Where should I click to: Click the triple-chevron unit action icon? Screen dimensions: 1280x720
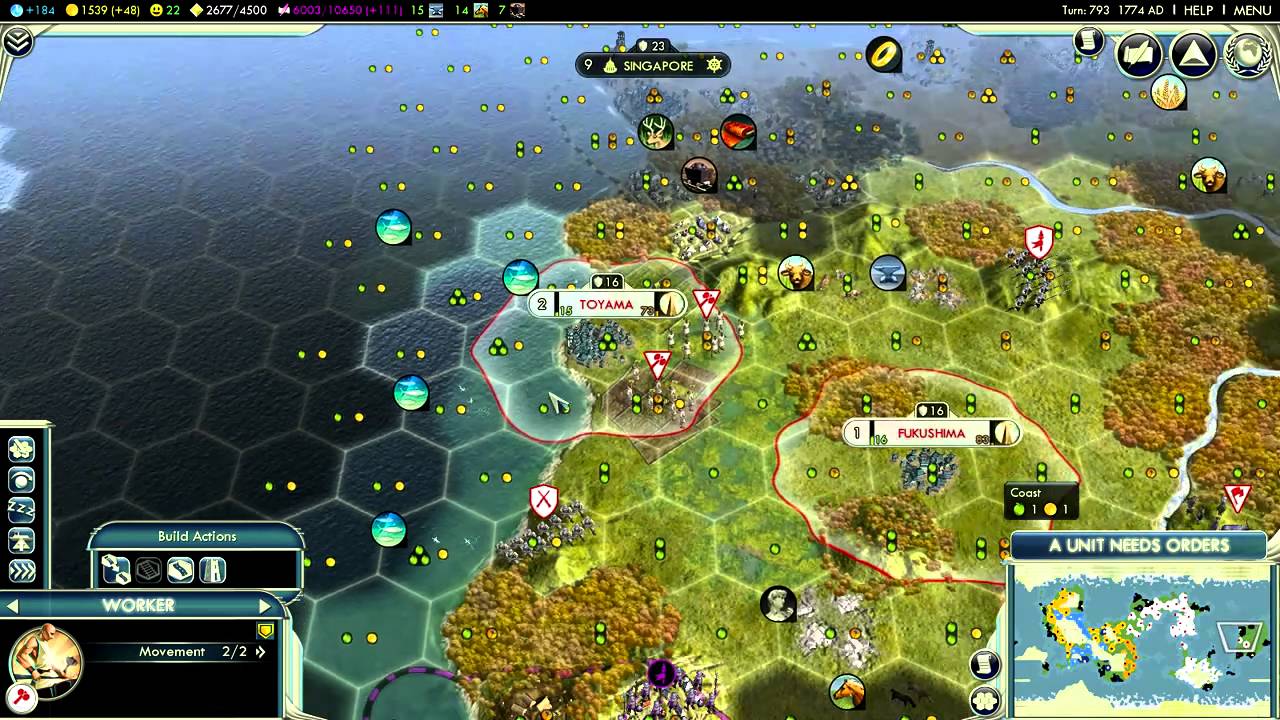click(x=21, y=571)
